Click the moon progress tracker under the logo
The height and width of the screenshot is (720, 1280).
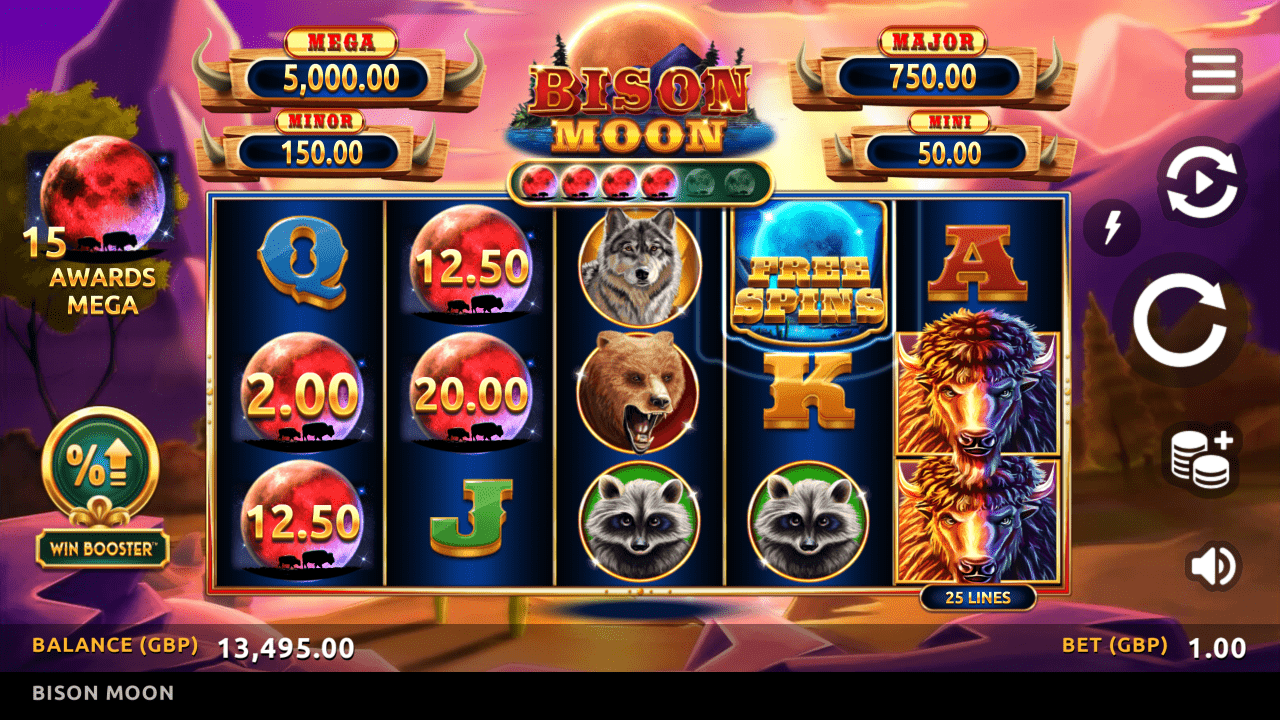[640, 181]
